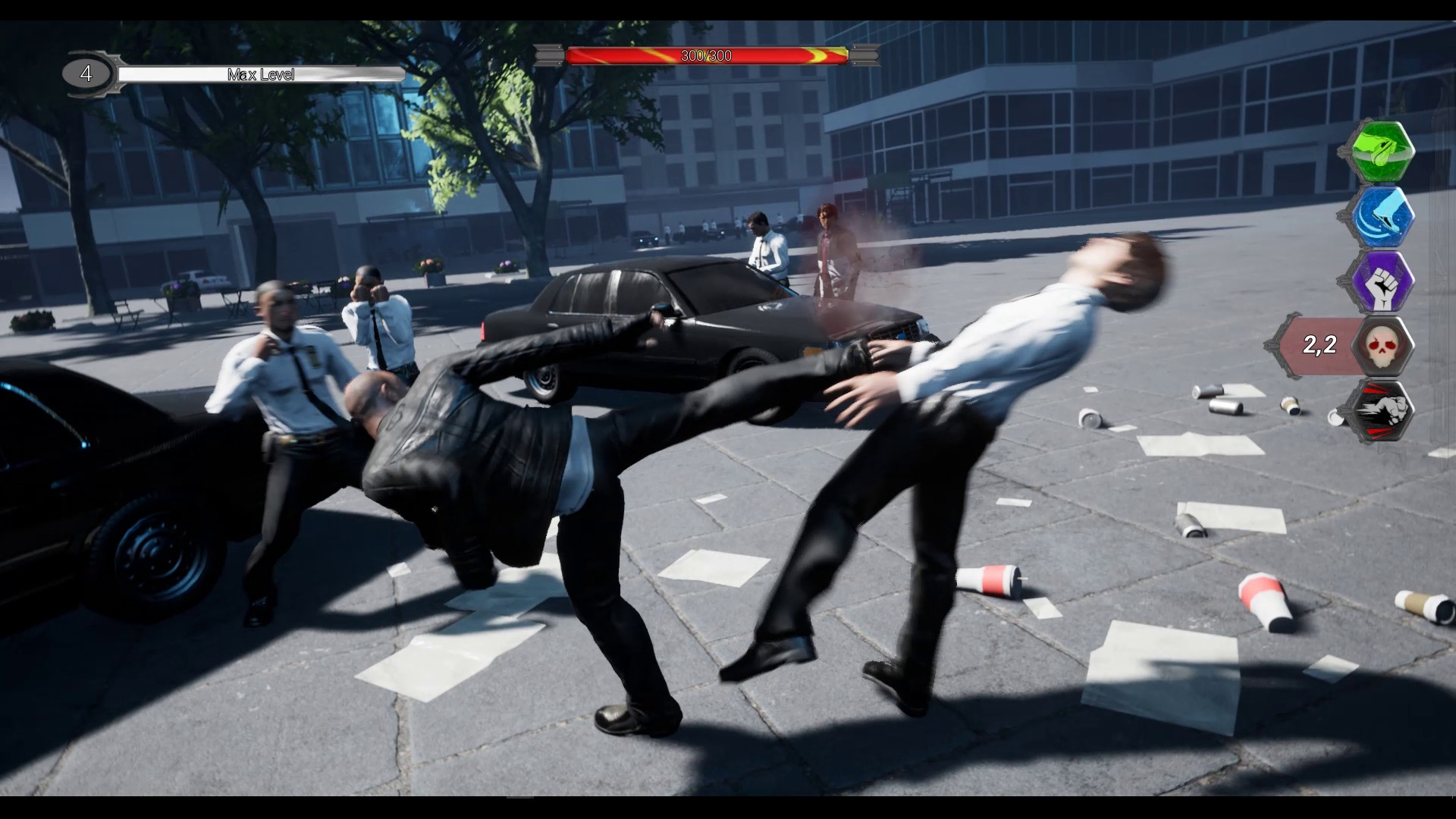Image resolution: width=1456 pixels, height=819 pixels.
Task: Click the Max Level text label
Action: (262, 74)
